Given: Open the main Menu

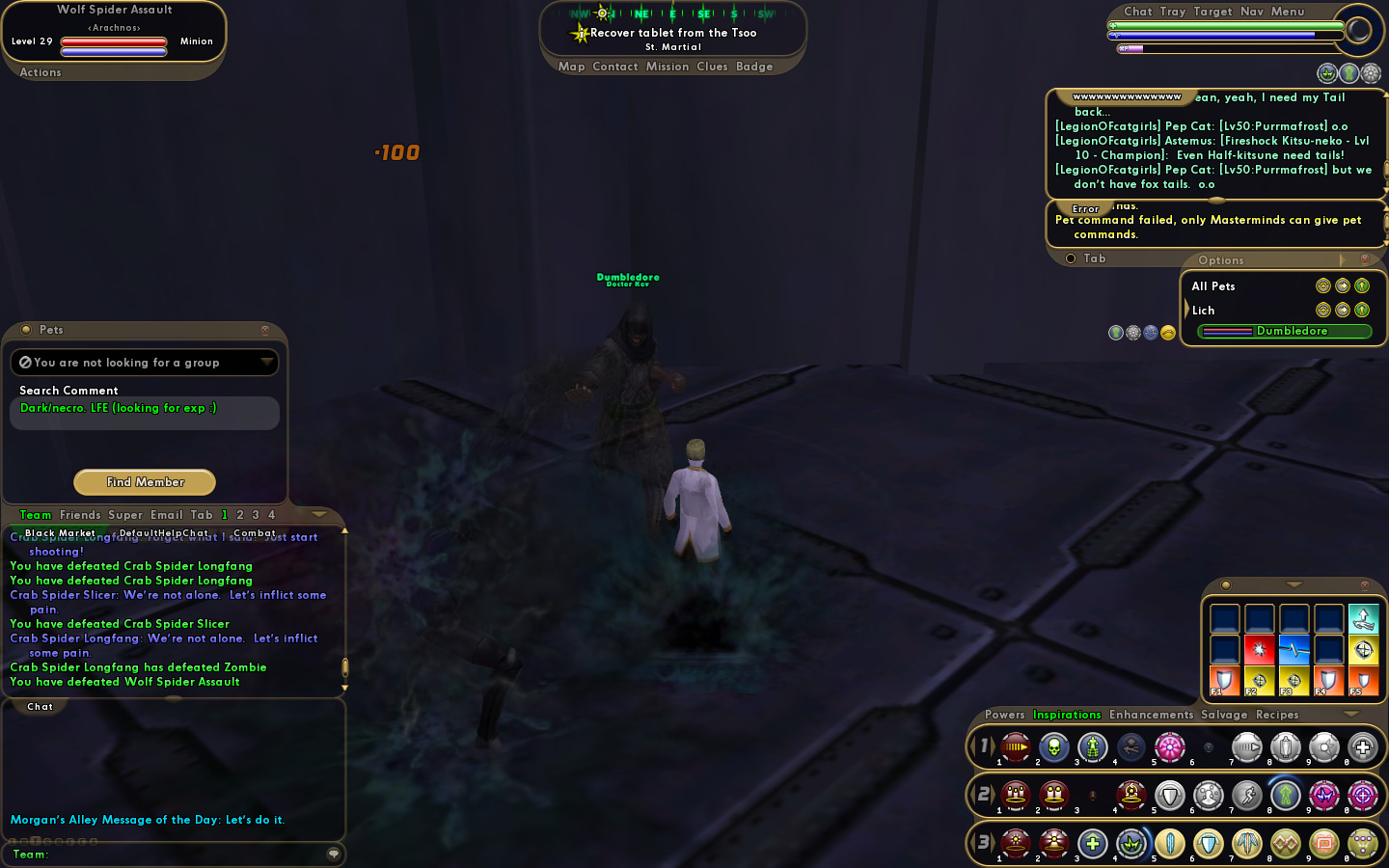Looking at the screenshot, I should pos(1288,12).
